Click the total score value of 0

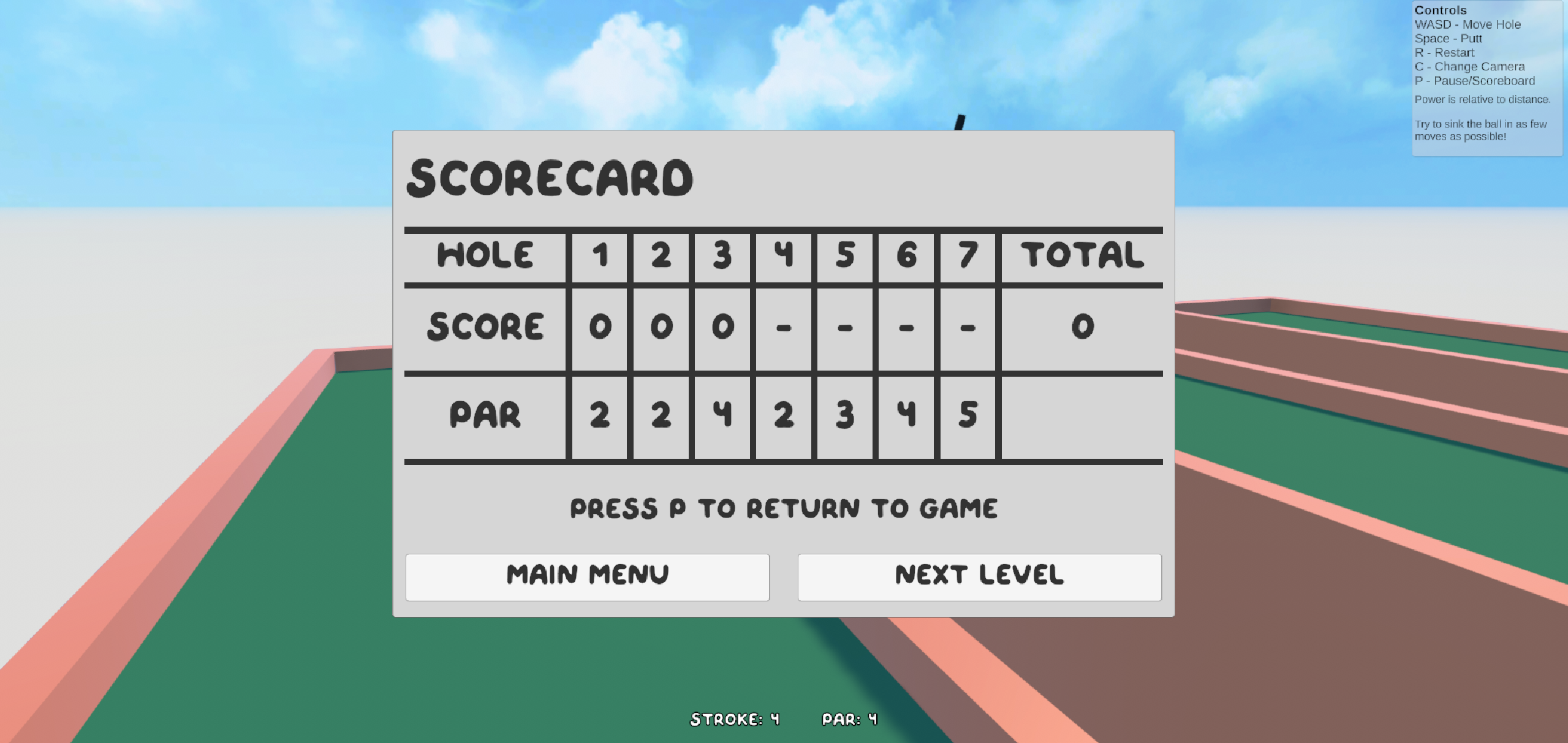1081,326
